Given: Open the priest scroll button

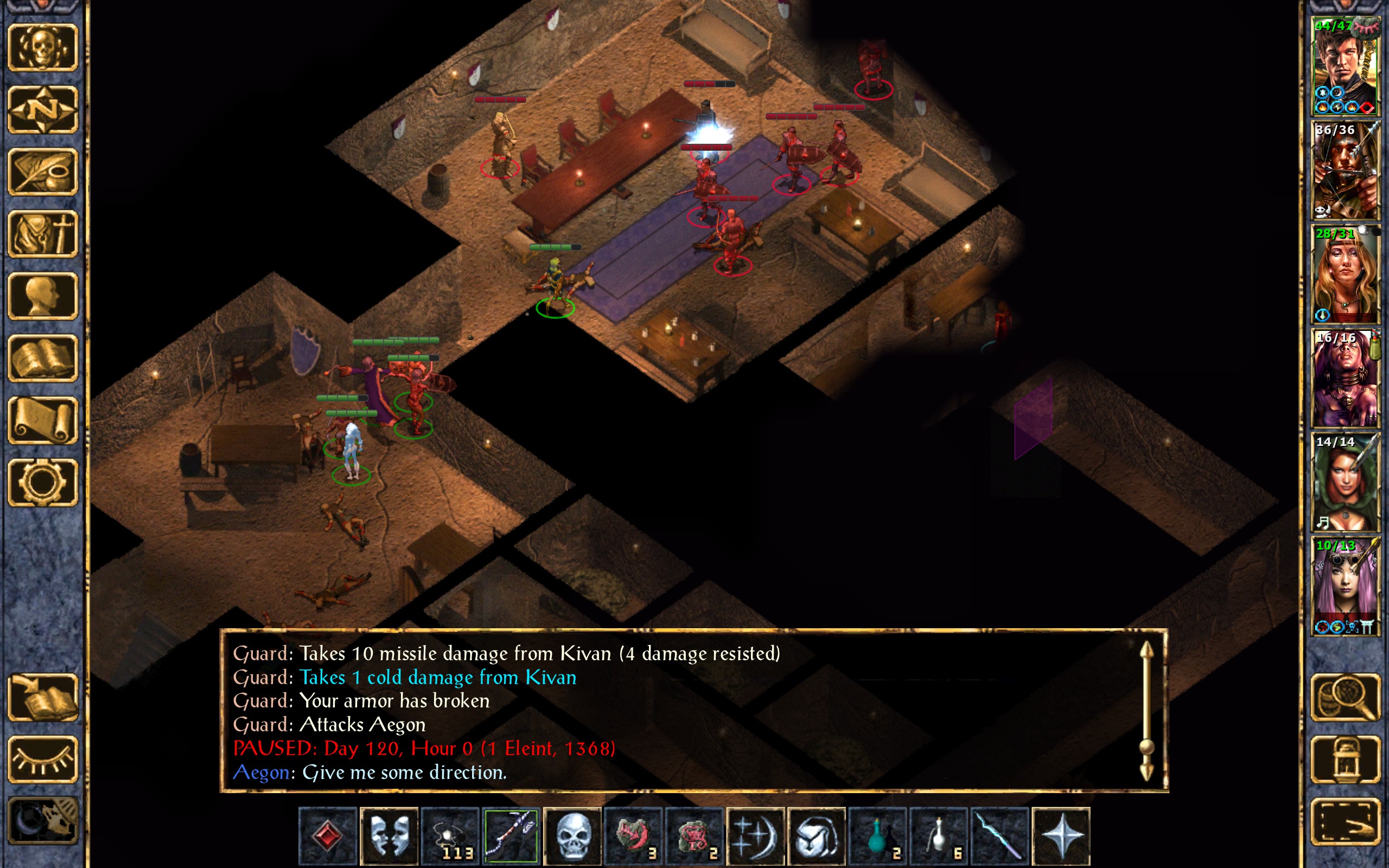Looking at the screenshot, I should pyautogui.click(x=43, y=420).
